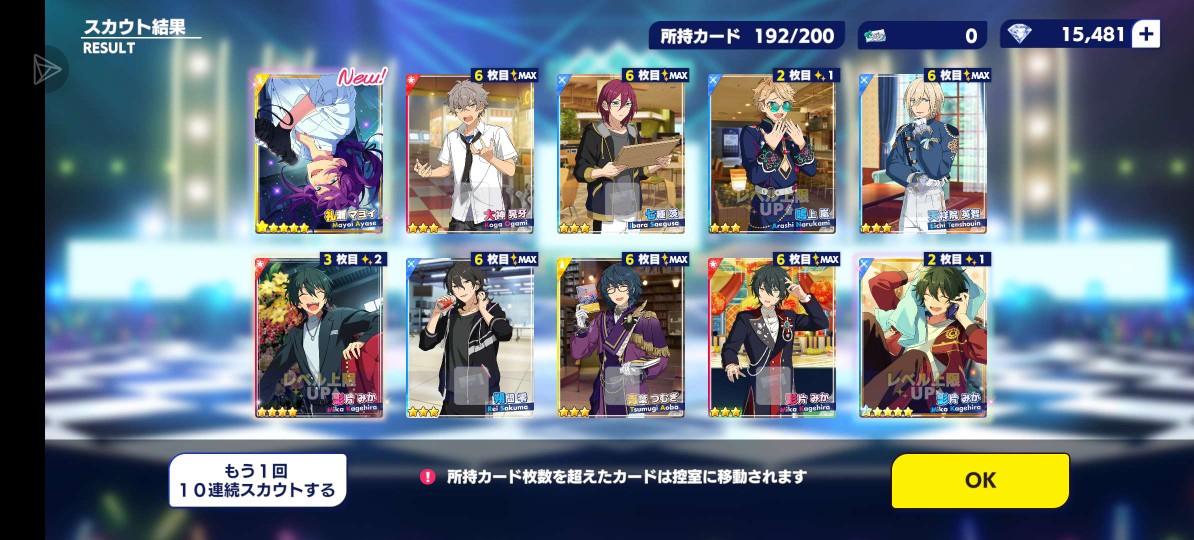Select the Rei Sakuma card
The width and height of the screenshot is (1194, 540).
click(x=470, y=336)
